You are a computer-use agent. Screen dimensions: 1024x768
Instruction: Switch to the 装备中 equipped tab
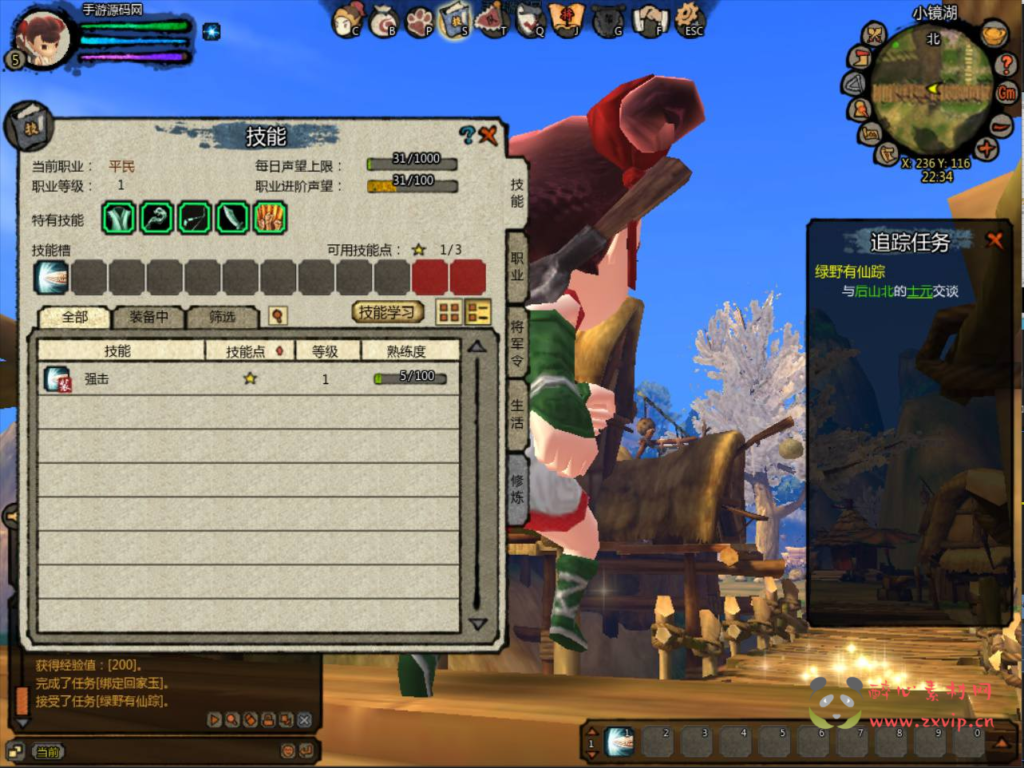pos(148,317)
